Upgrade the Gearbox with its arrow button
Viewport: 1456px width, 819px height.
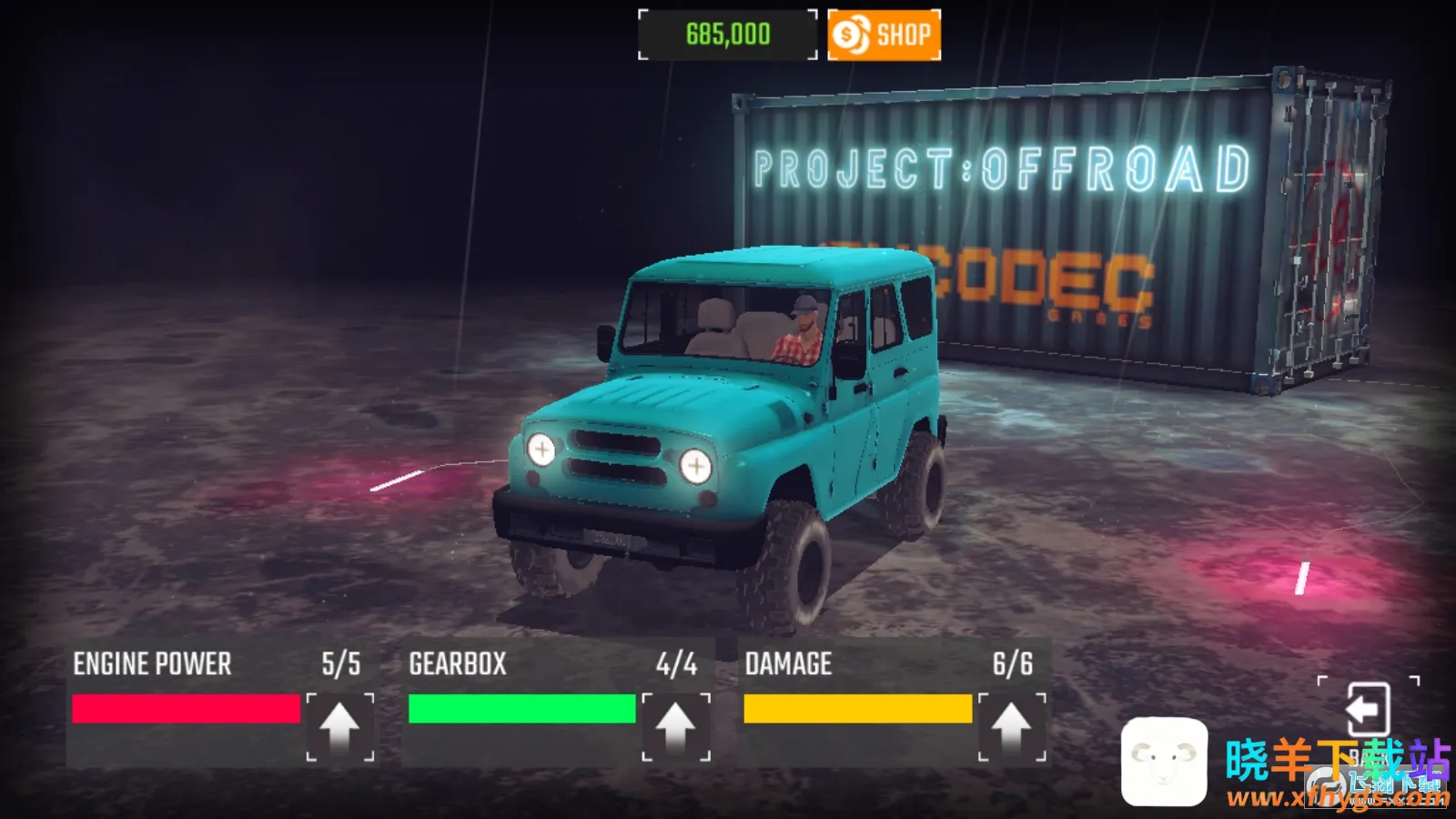675,726
